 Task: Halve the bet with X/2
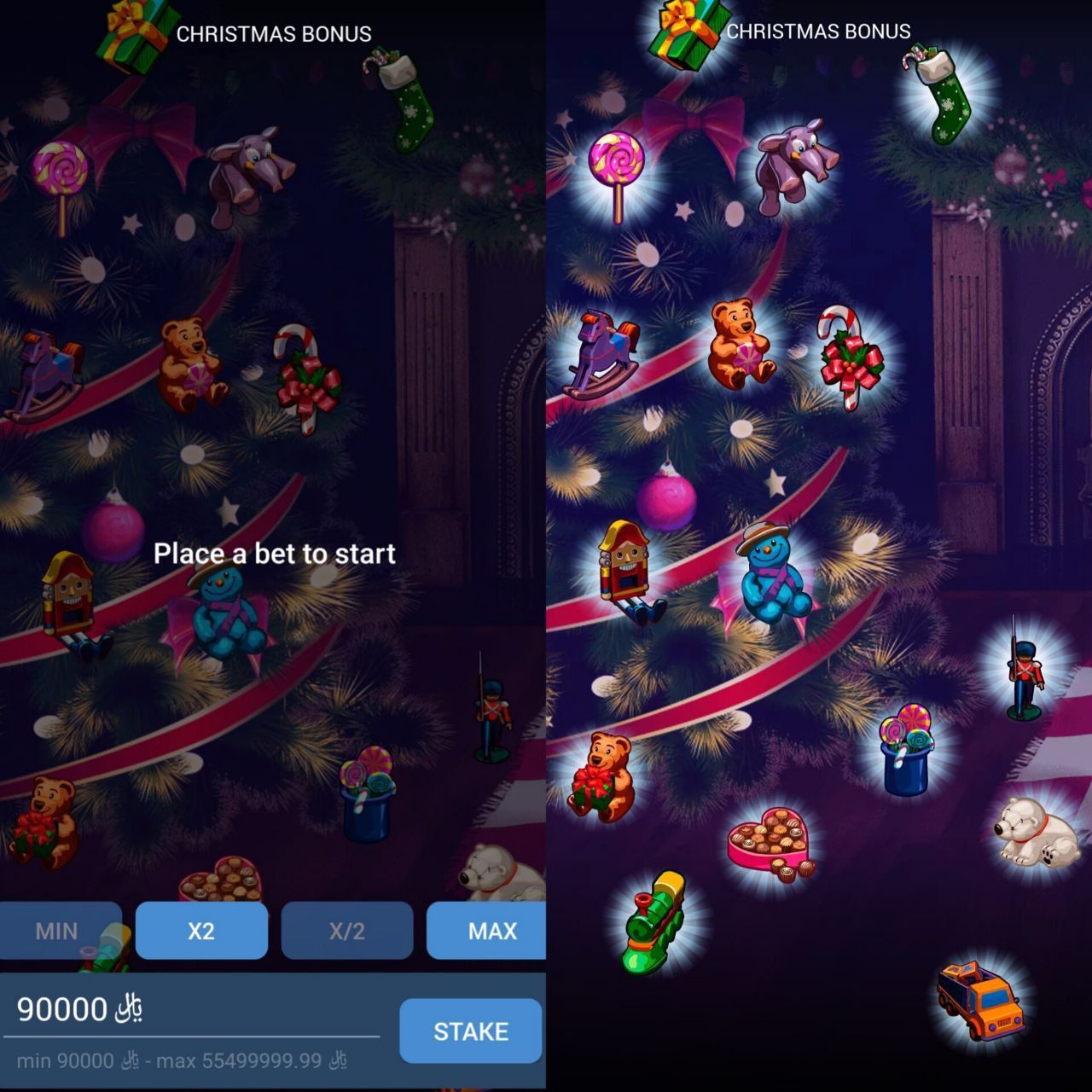(347, 931)
